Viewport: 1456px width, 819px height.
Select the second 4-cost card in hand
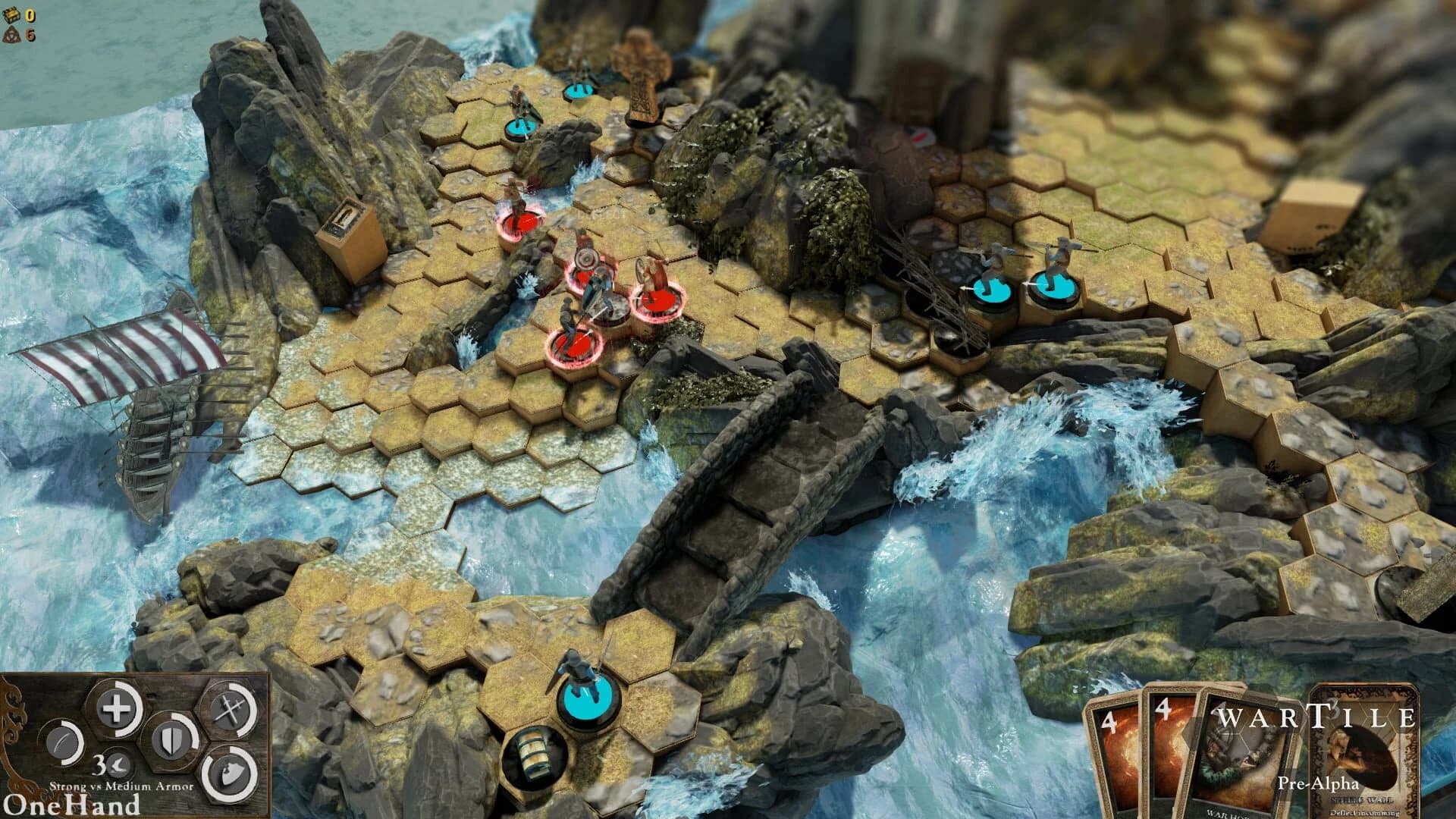click(x=1167, y=747)
